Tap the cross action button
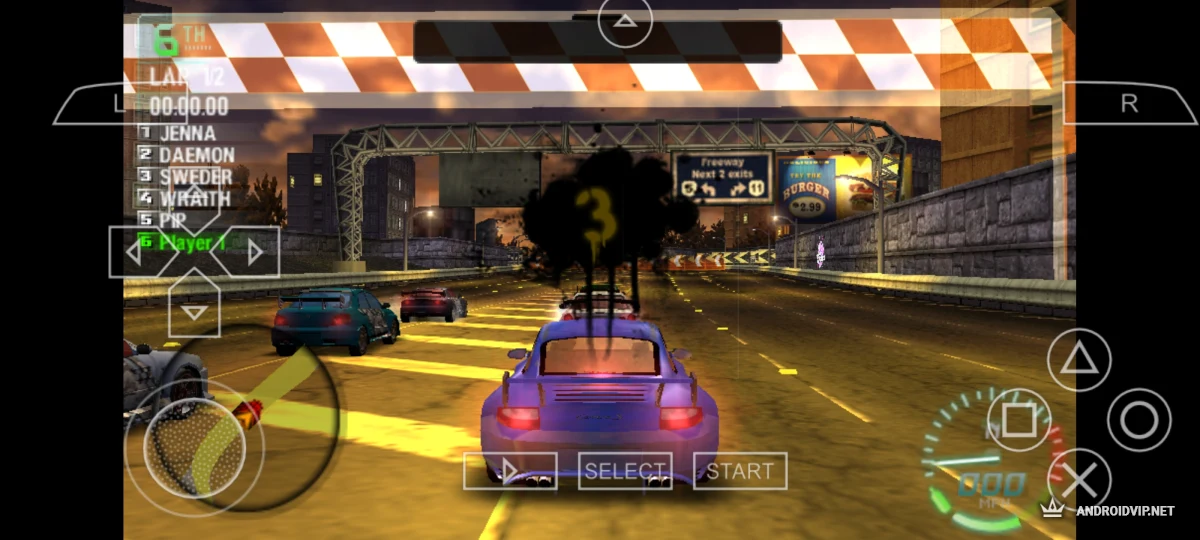The image size is (1200, 540). [1079, 481]
